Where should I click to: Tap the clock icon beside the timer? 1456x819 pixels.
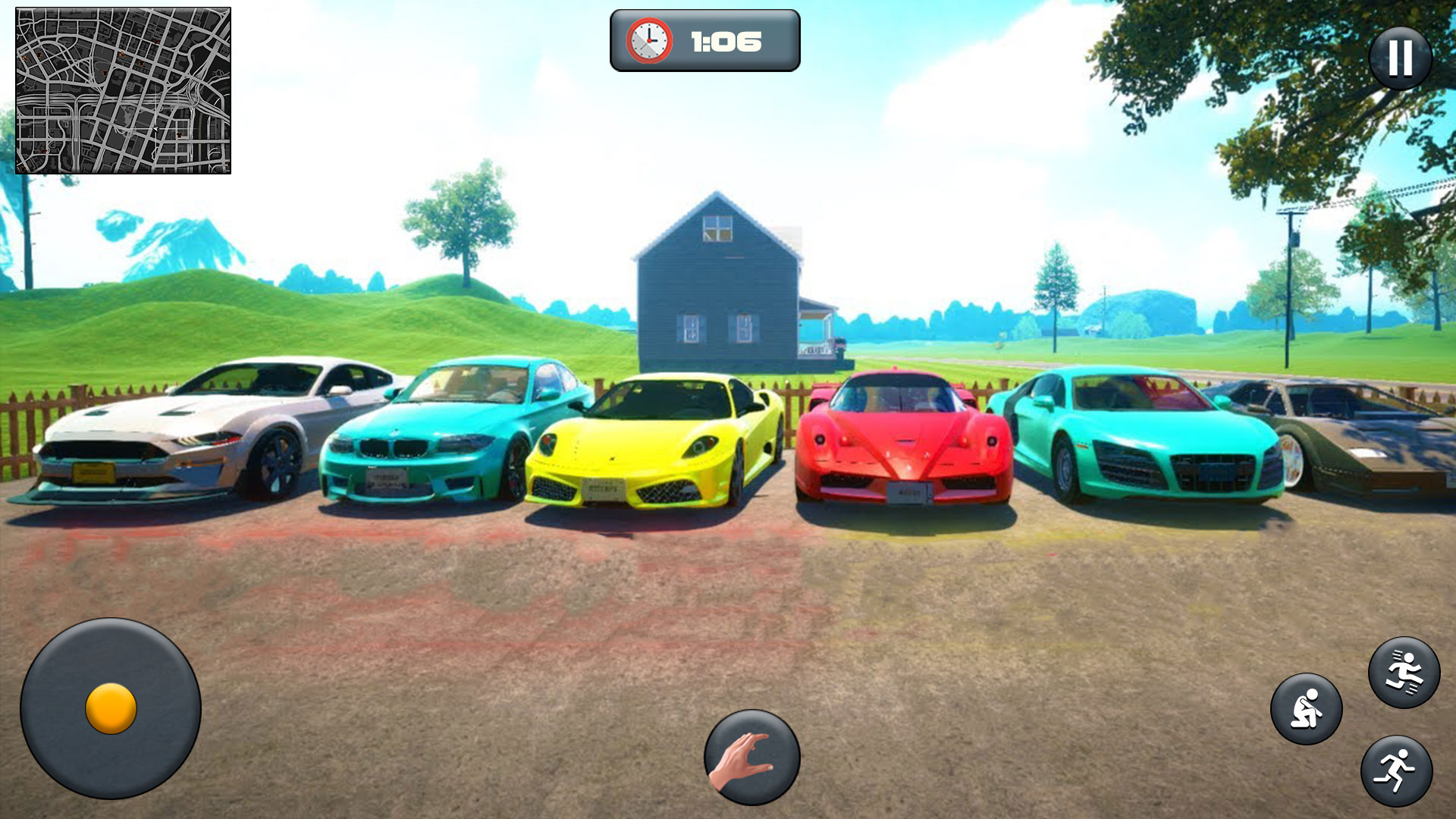point(648,42)
